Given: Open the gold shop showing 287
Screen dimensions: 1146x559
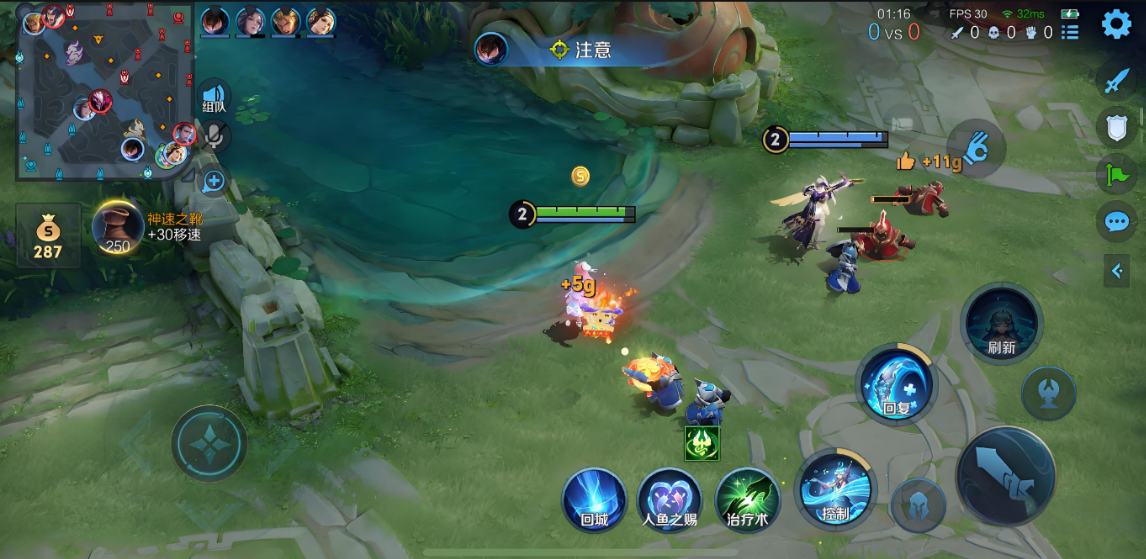Looking at the screenshot, I should (x=47, y=236).
